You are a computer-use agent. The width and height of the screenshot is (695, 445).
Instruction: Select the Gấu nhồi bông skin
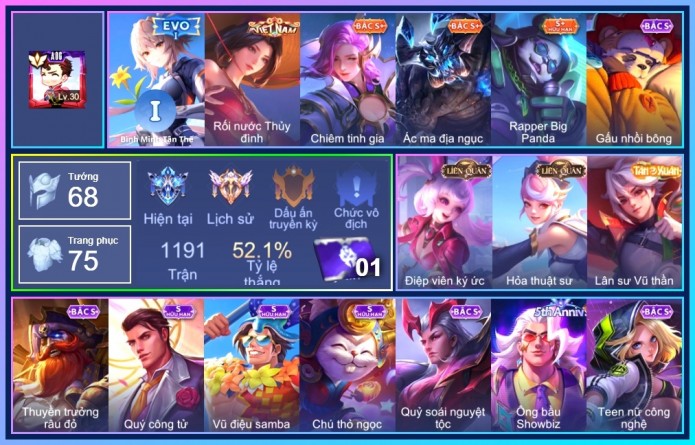coord(634,80)
